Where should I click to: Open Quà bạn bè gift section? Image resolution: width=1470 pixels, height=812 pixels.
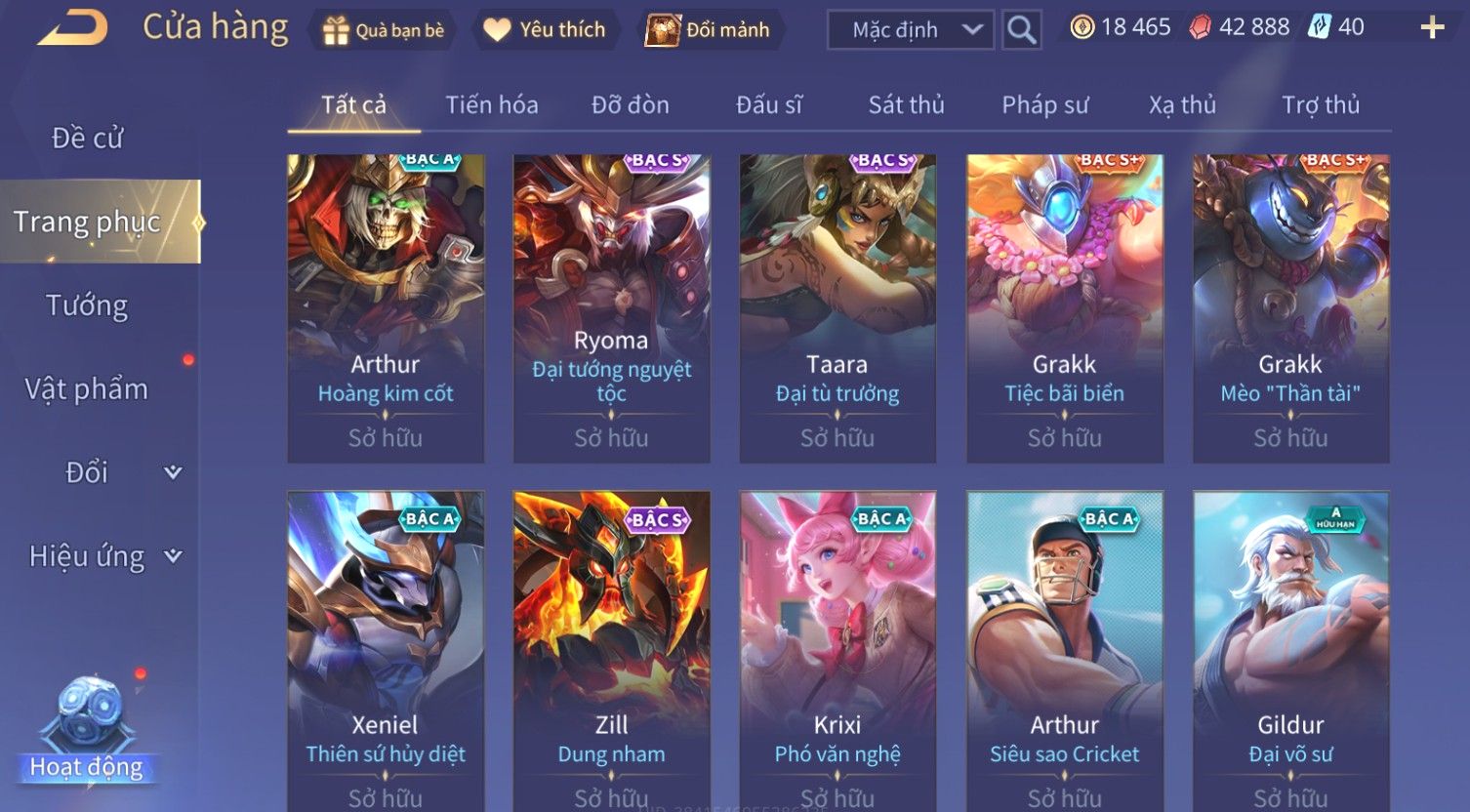click(384, 30)
